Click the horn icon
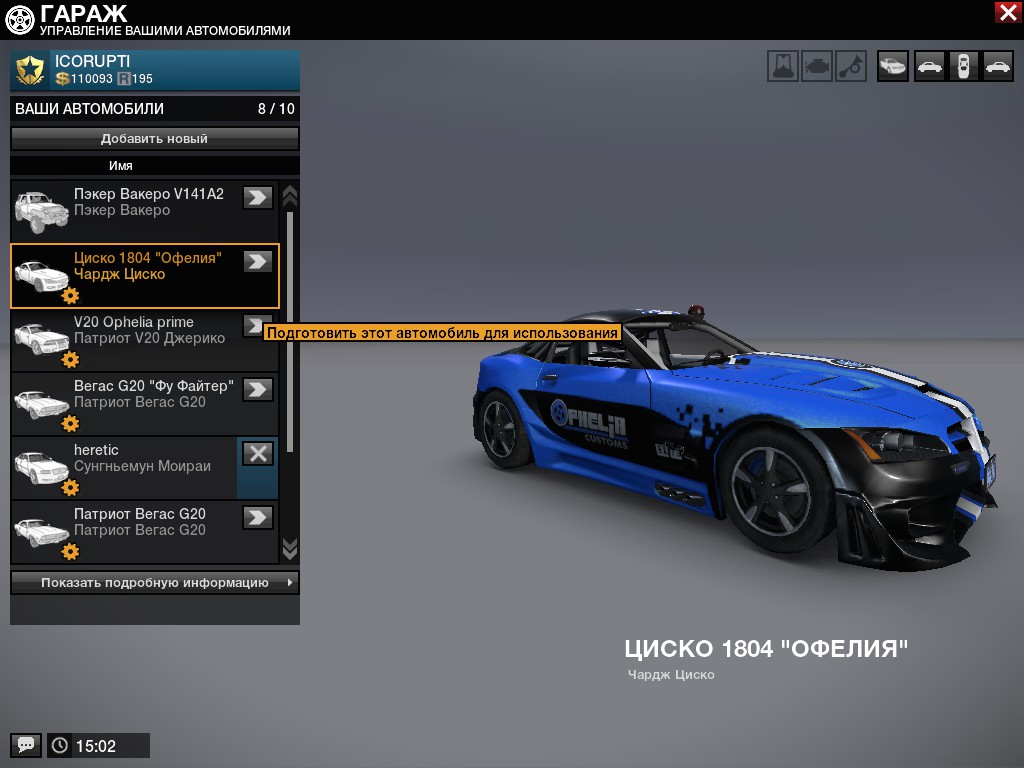Screen dimensions: 1024x768 click(x=851, y=66)
